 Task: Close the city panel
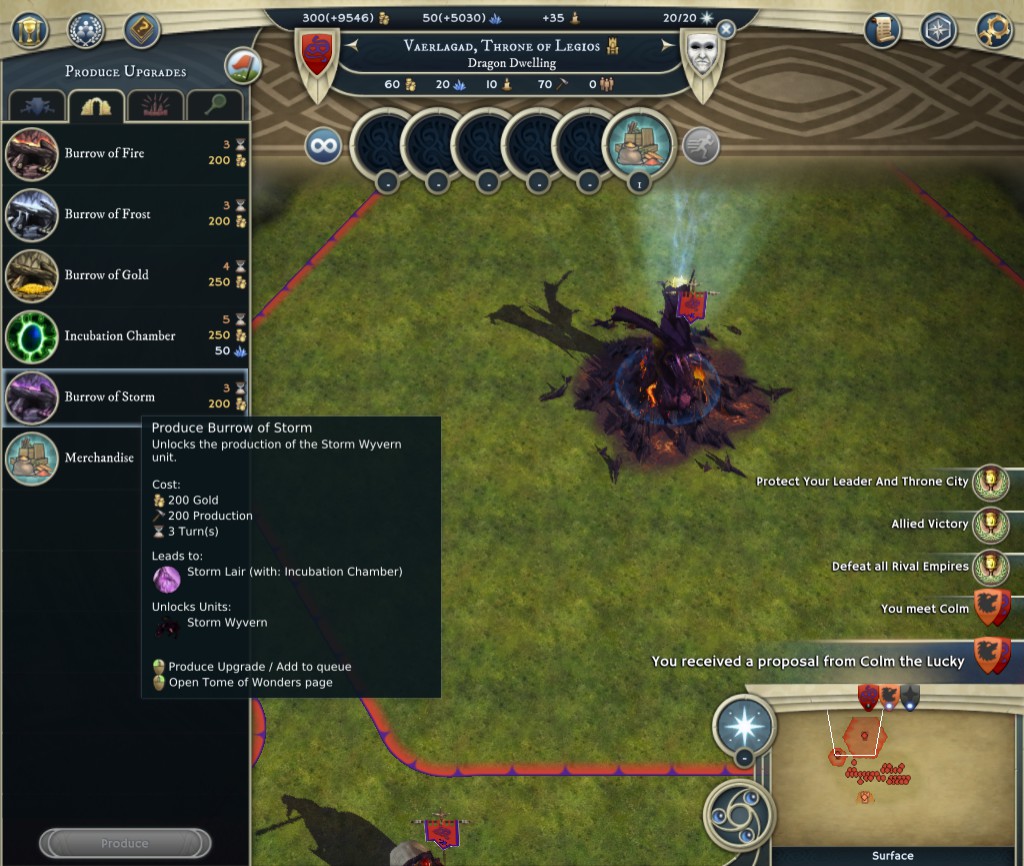pyautogui.click(x=726, y=30)
